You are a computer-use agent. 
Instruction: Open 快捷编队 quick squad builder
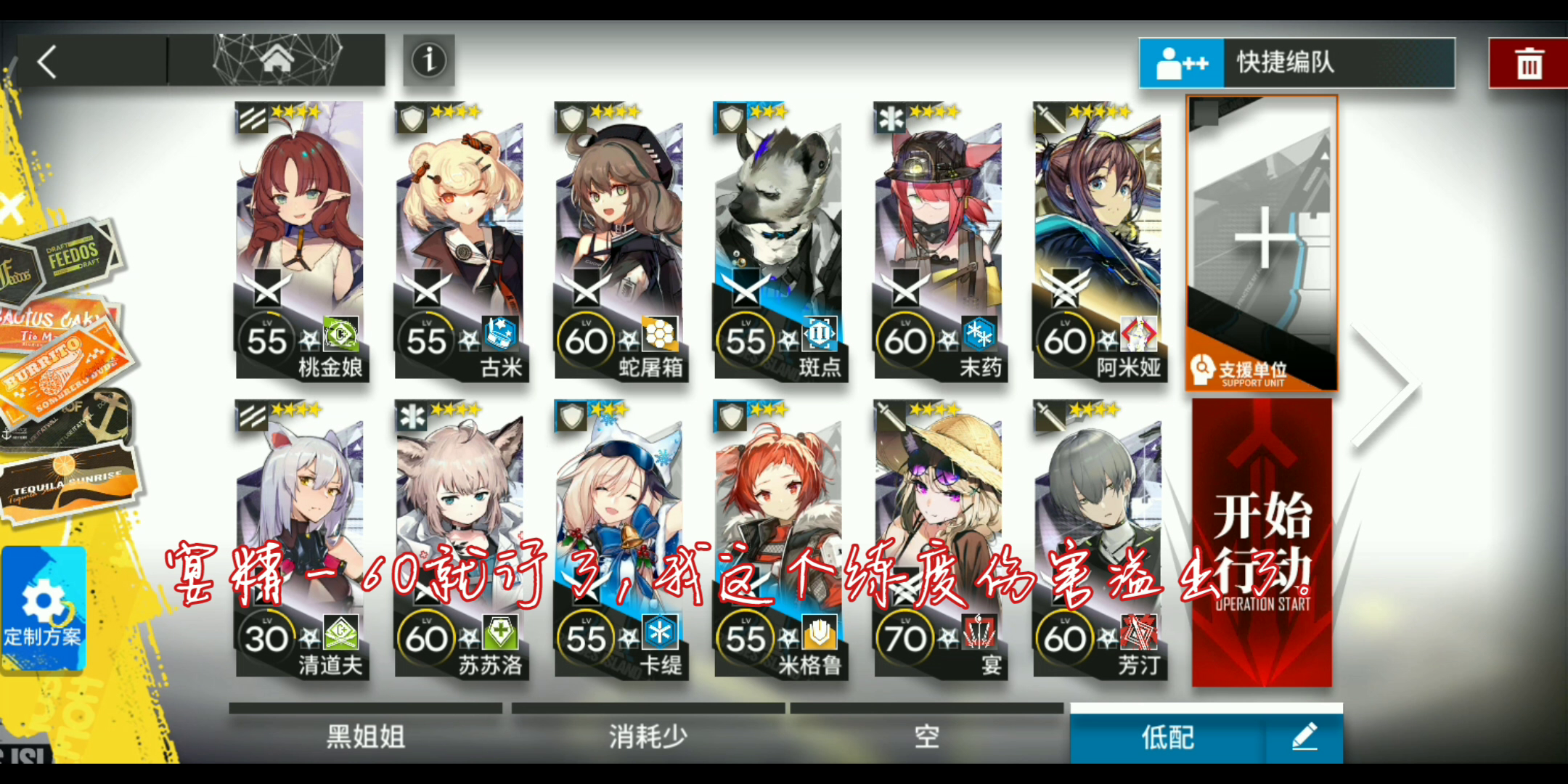pyautogui.click(x=1299, y=63)
